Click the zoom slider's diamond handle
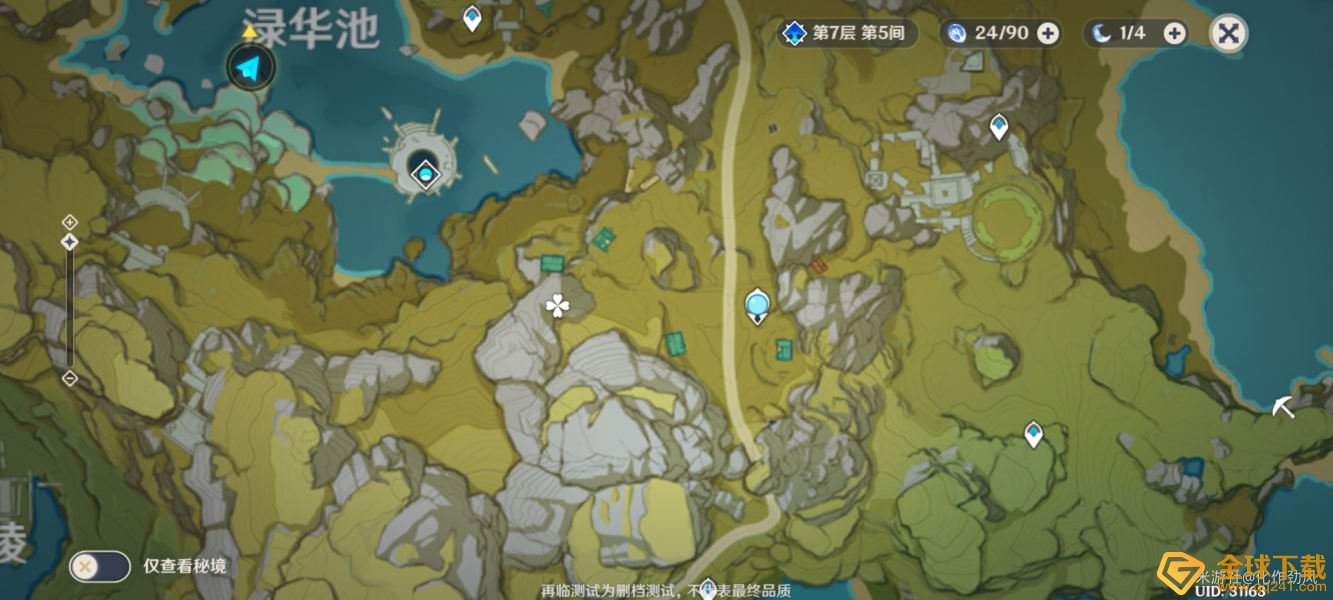Screen dimensions: 1333x600 (70, 242)
